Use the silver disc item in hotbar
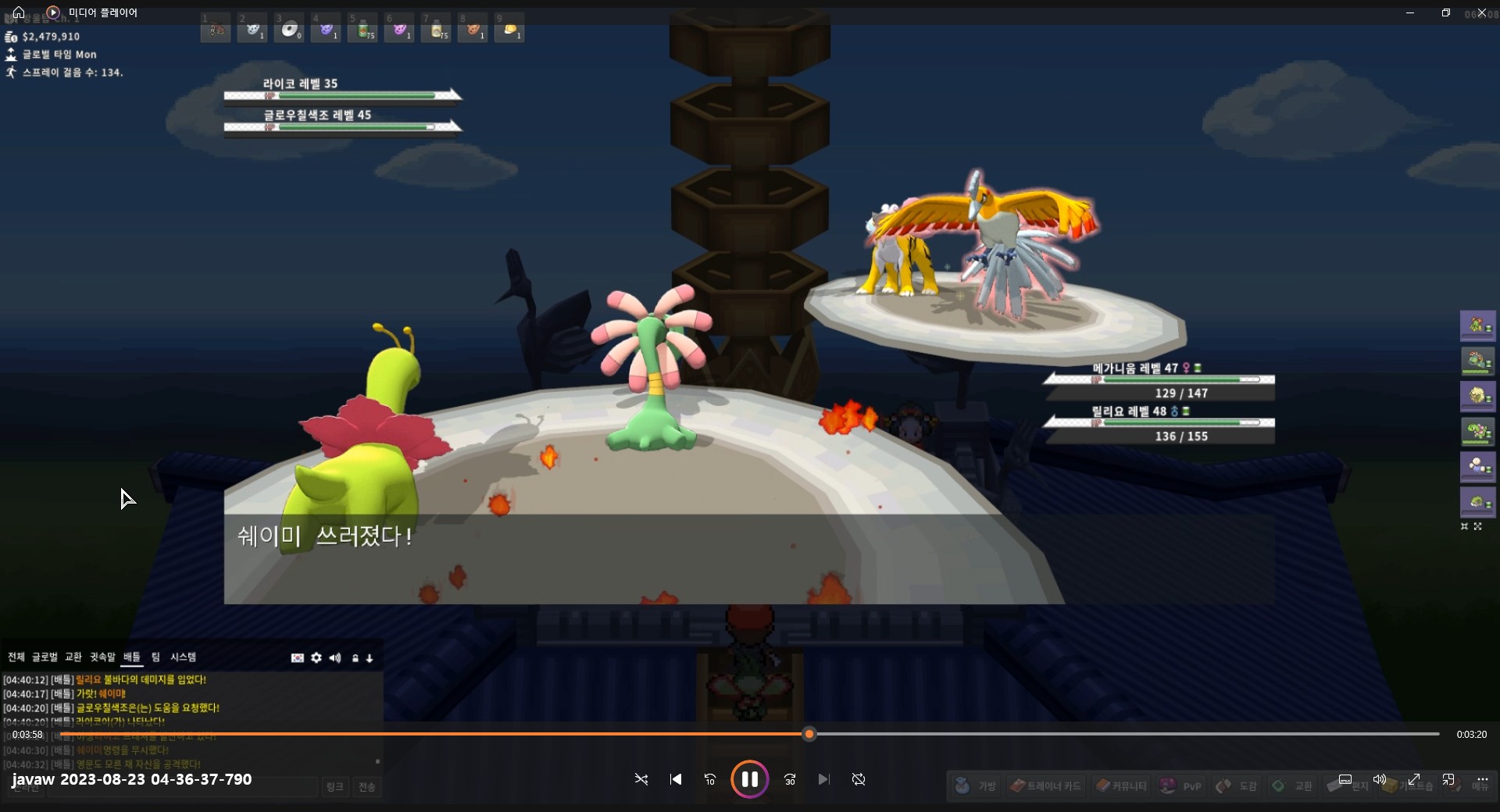The width and height of the screenshot is (1500, 812). pyautogui.click(x=289, y=30)
